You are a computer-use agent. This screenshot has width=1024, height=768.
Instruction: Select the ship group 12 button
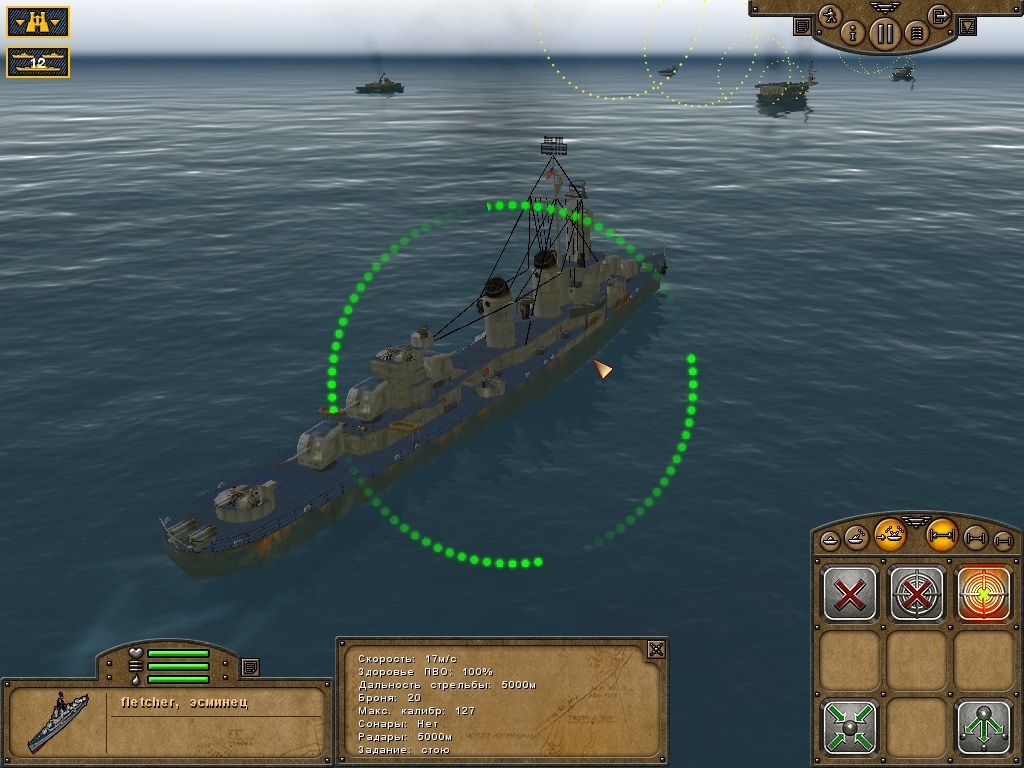pyautogui.click(x=38, y=62)
